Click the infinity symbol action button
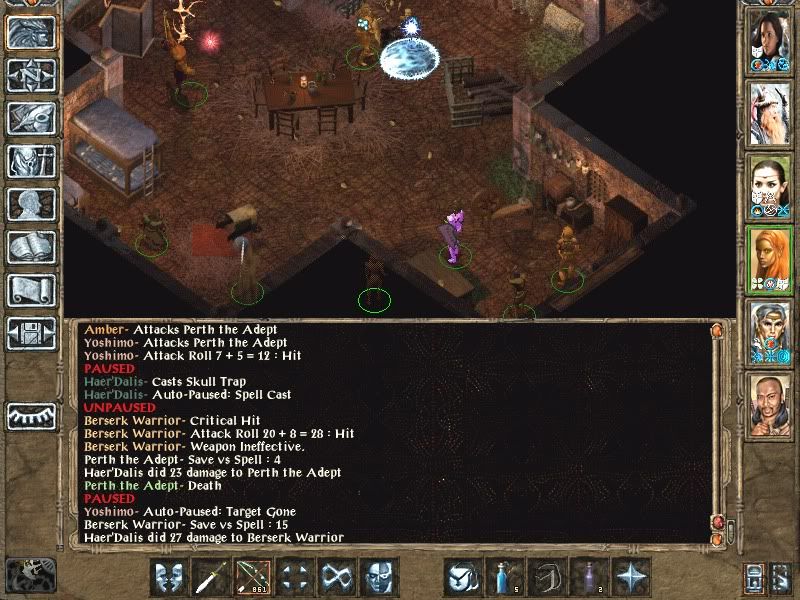This screenshot has height=600, width=800. 335,578
